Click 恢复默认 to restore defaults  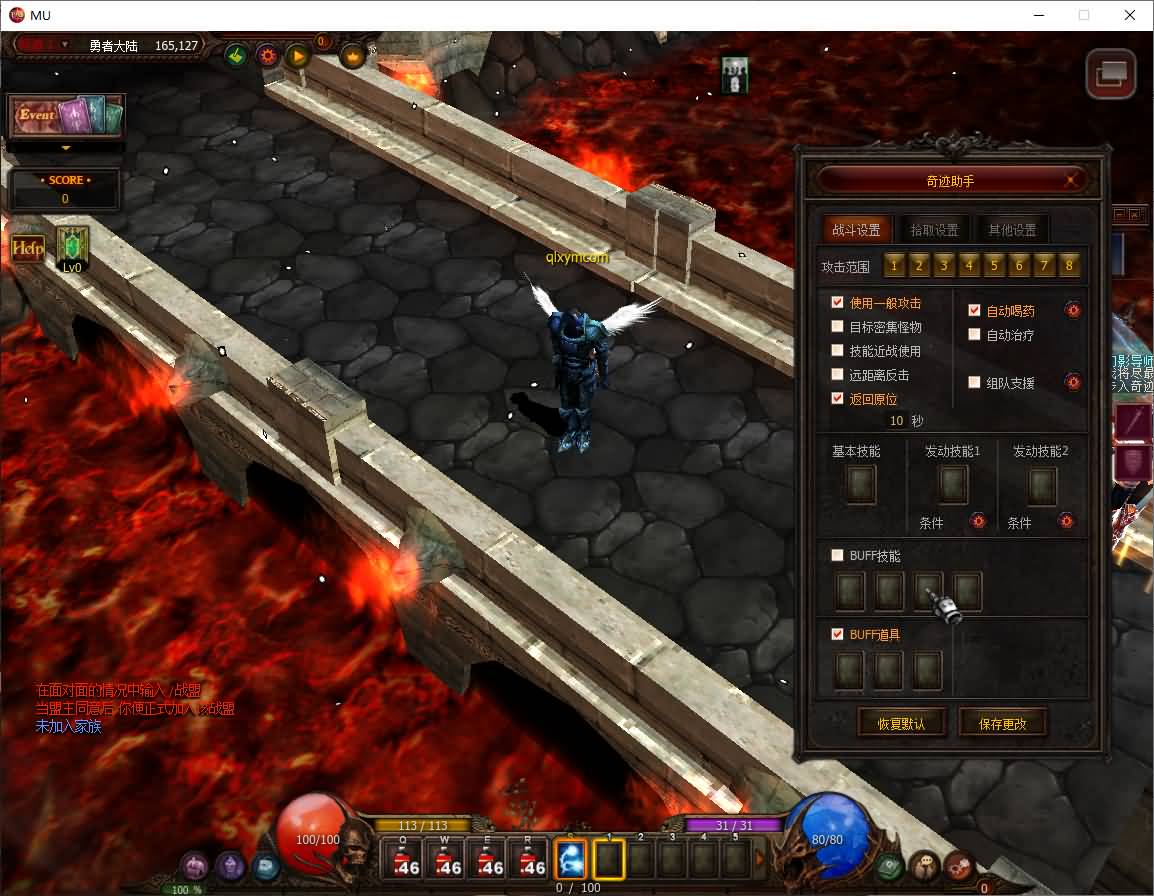(901, 723)
